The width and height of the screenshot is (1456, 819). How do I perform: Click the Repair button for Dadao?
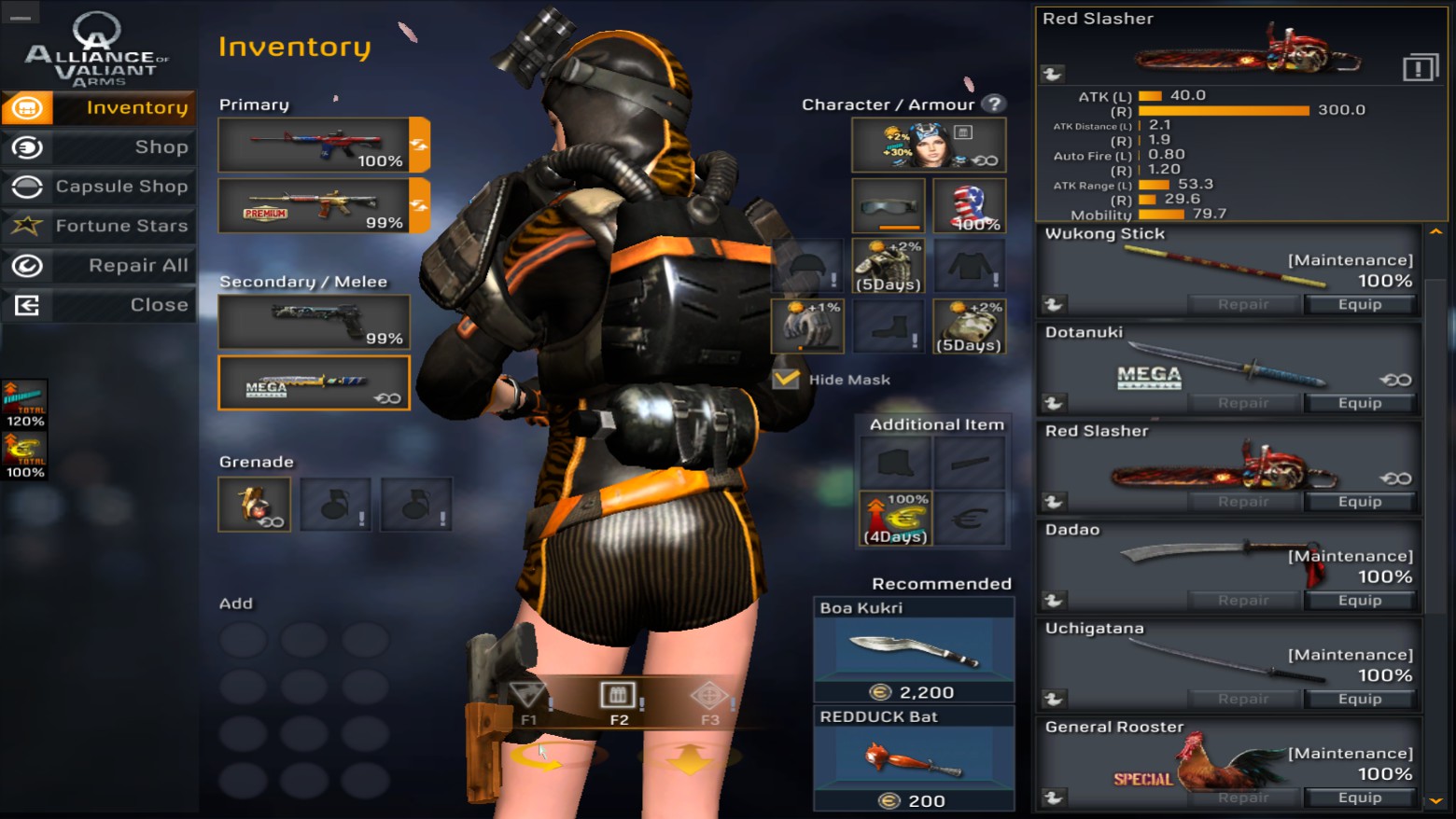coord(1243,600)
